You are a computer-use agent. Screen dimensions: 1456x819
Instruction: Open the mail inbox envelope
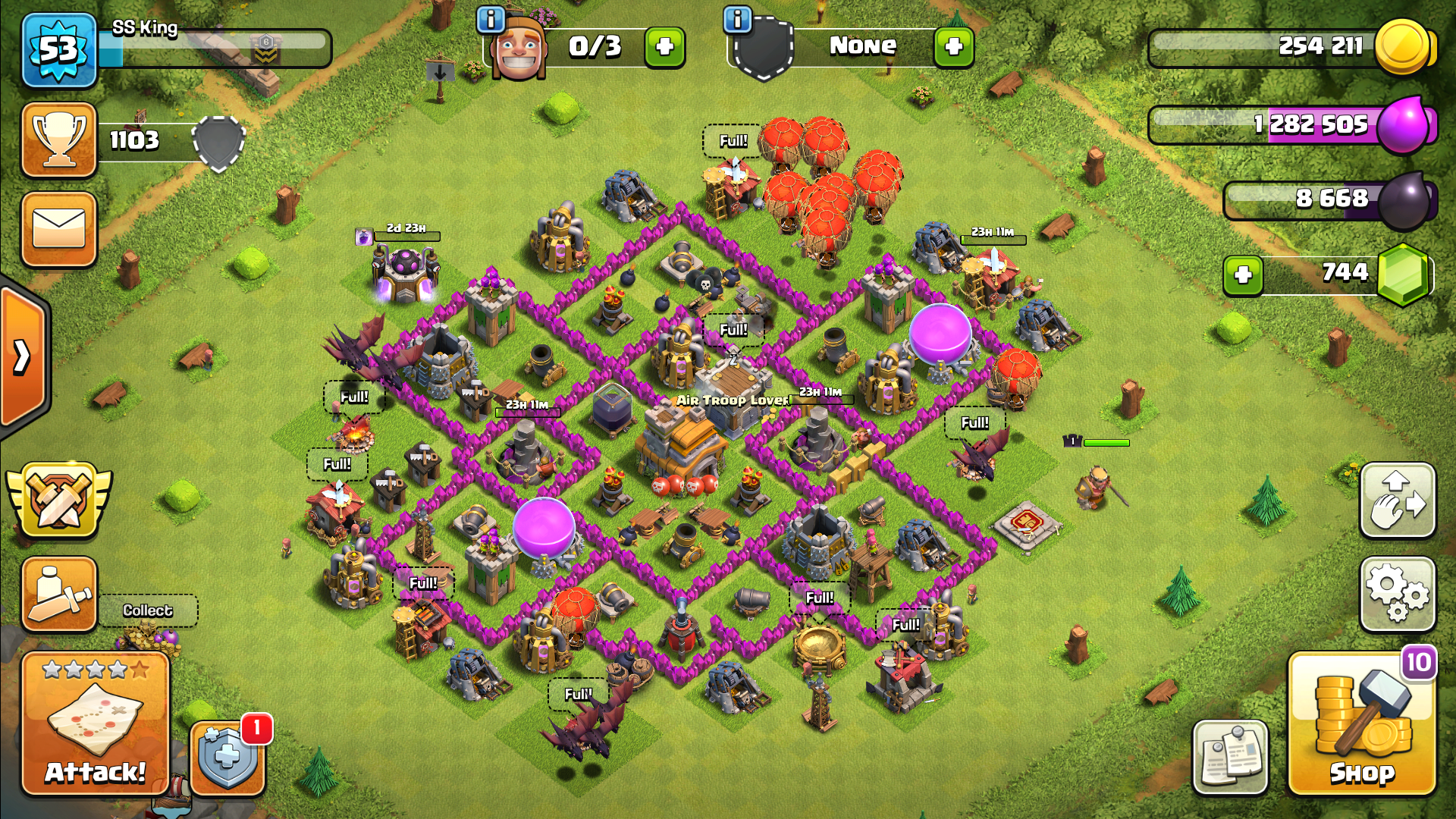tap(59, 229)
